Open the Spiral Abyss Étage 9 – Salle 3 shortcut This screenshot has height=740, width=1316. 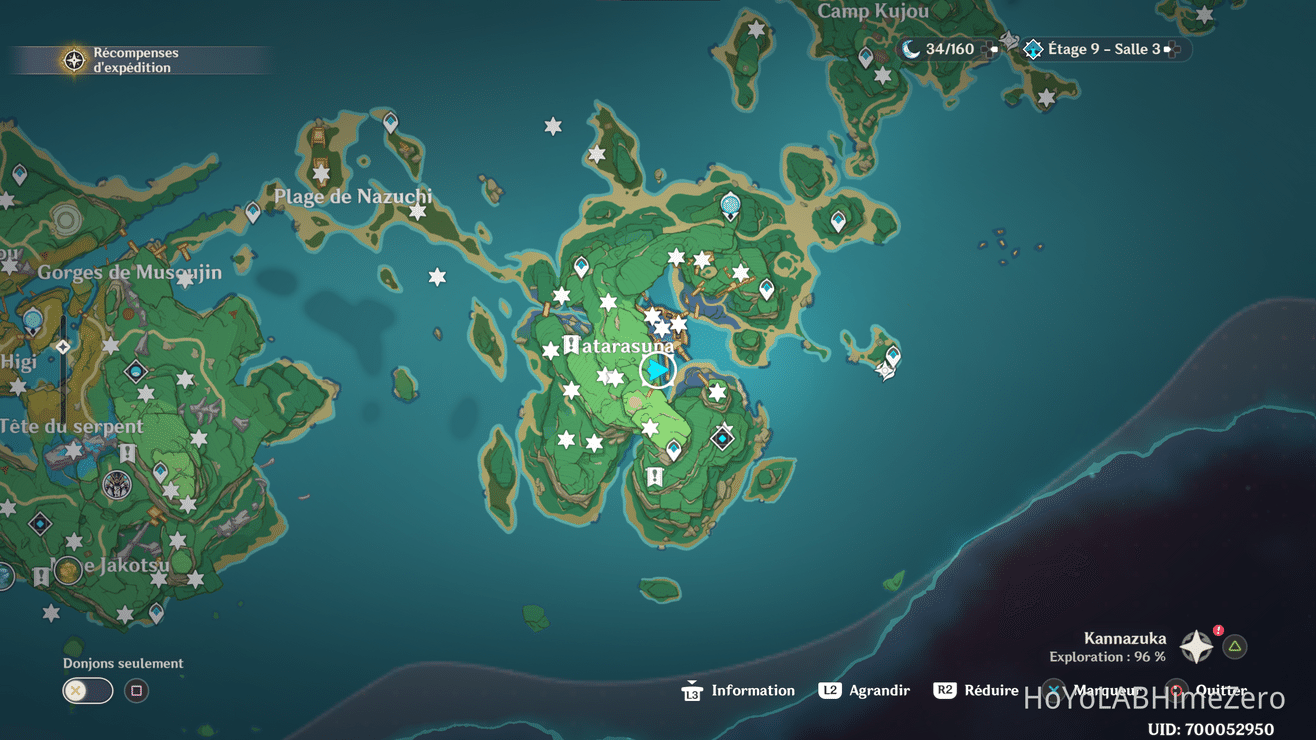coord(1100,48)
